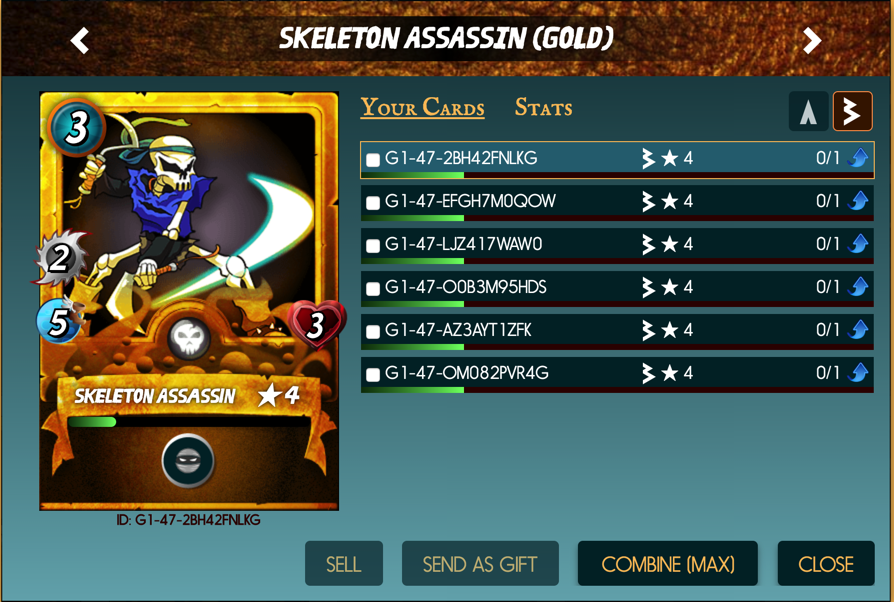Screen dimensions: 894x602
Task: Go to the next card with right arrow
Action: pyautogui.click(x=812, y=40)
